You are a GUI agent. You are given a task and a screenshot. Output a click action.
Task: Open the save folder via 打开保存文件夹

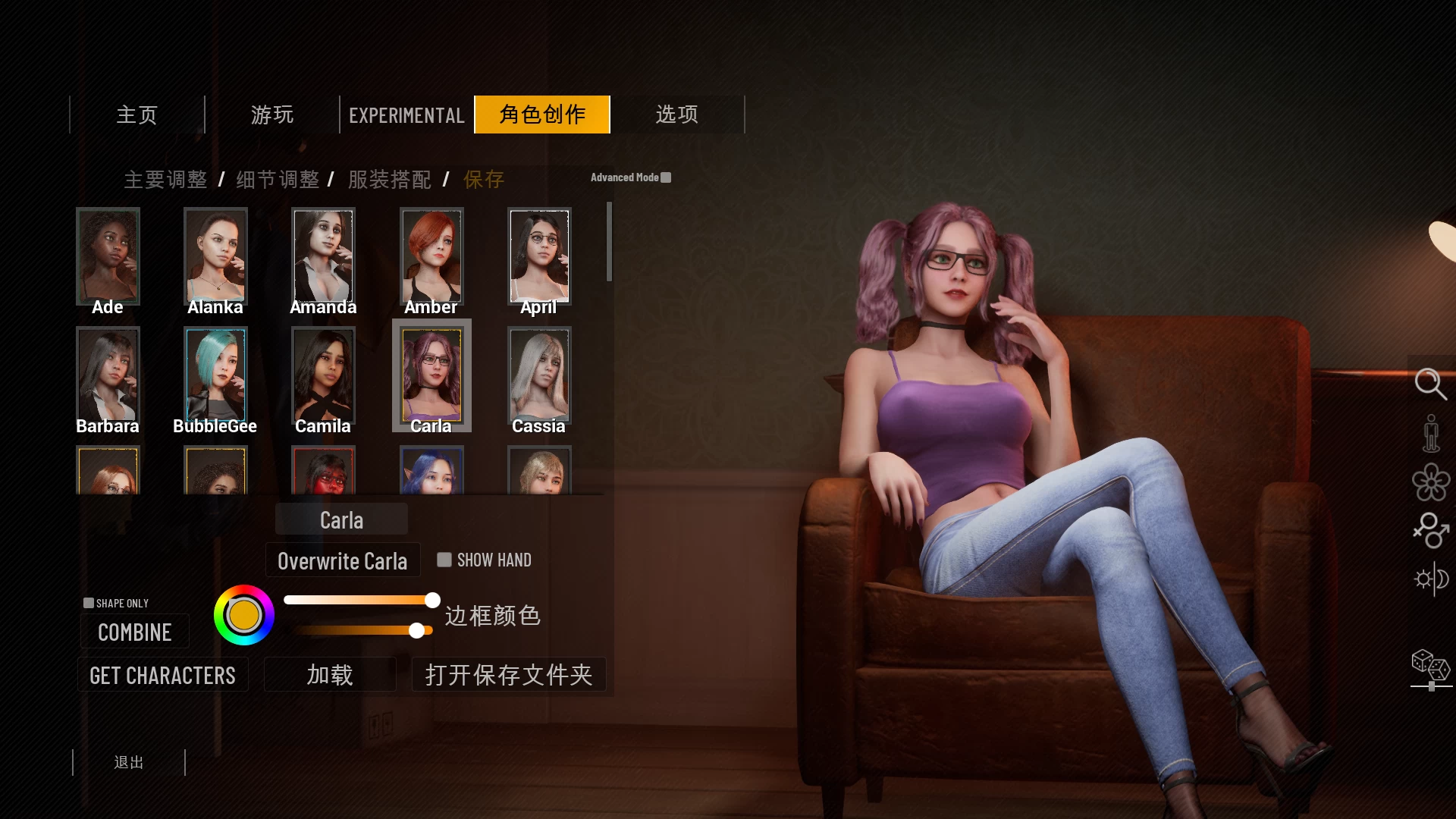tap(509, 674)
